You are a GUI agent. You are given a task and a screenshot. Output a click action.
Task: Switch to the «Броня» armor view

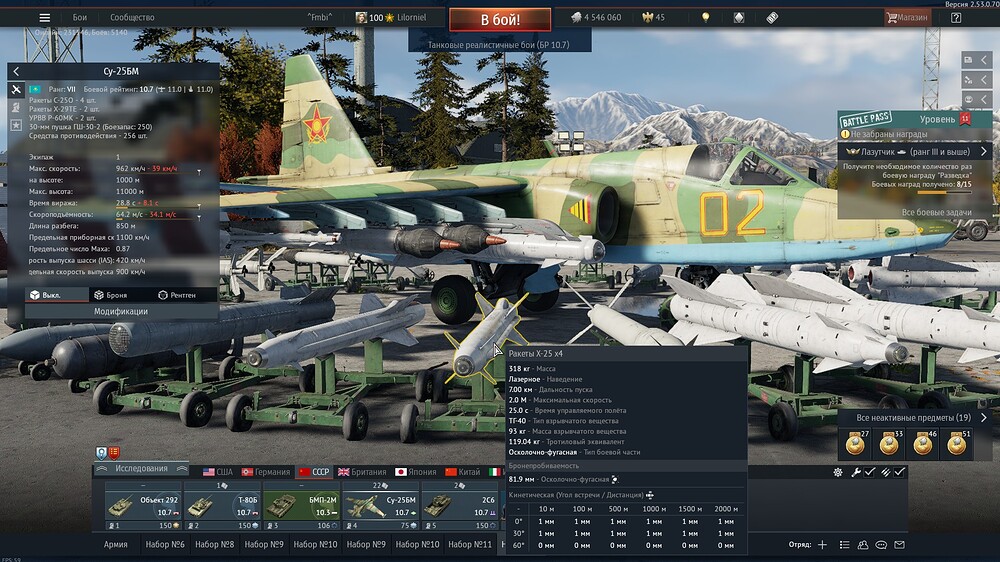pos(110,295)
